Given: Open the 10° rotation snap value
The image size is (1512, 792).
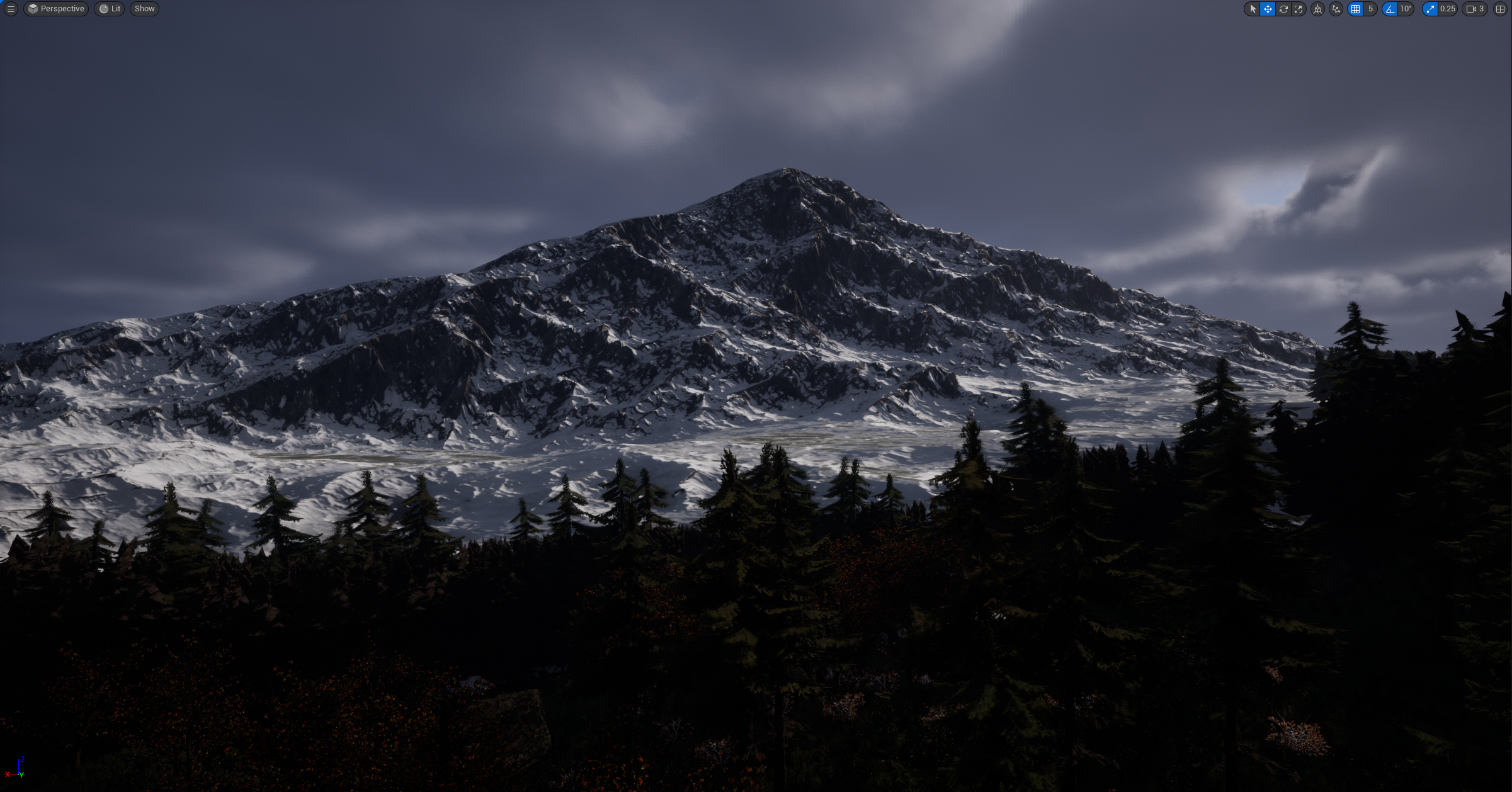Looking at the screenshot, I should click(x=1406, y=9).
